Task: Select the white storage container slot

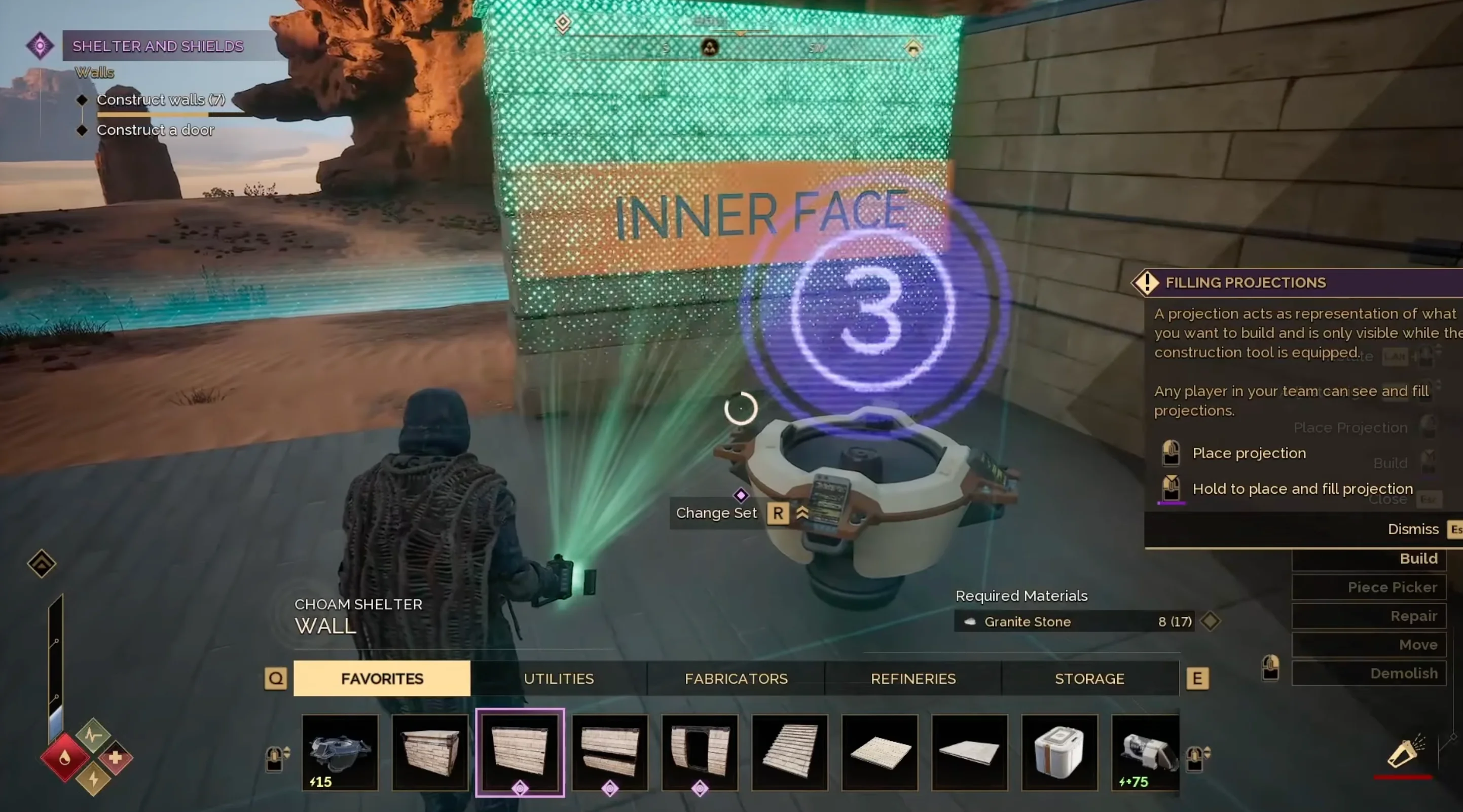Action: [1059, 752]
